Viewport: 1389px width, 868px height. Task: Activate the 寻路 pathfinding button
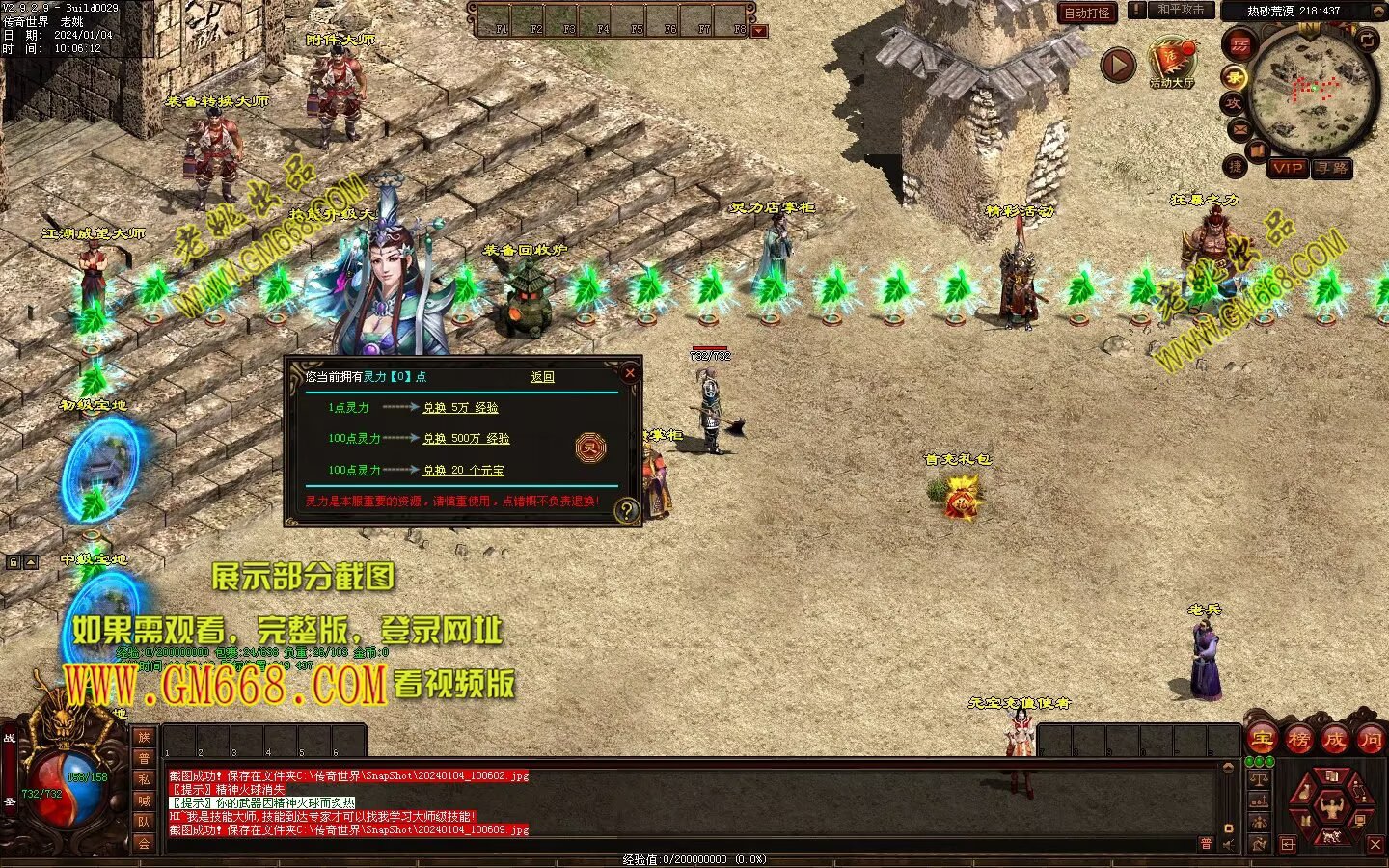pos(1332,168)
